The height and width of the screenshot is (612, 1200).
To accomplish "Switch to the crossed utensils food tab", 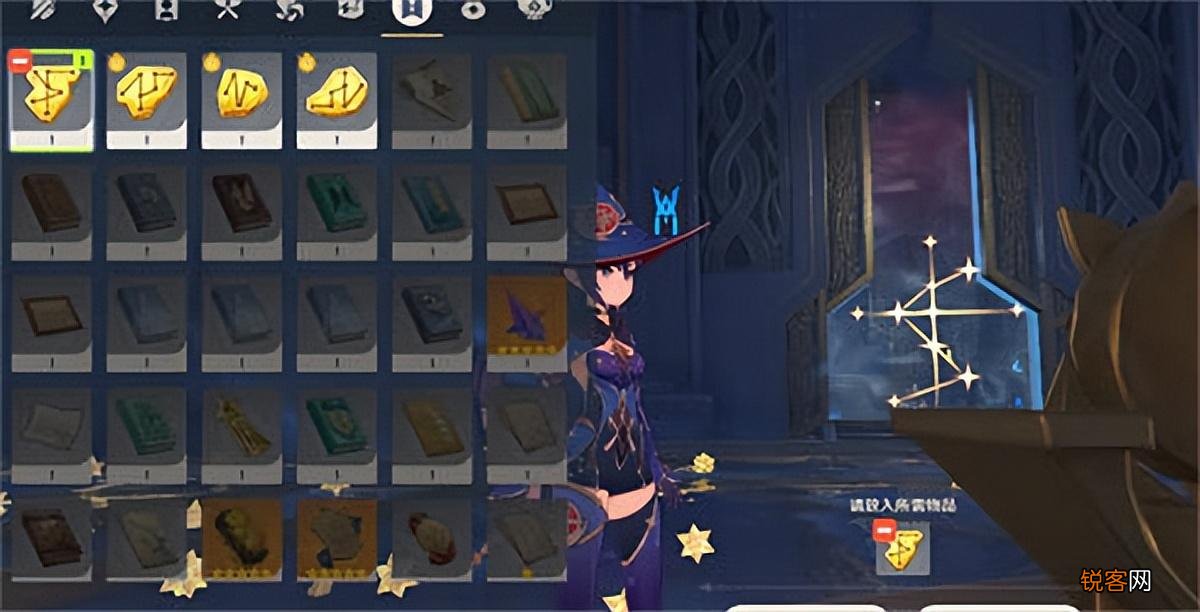I will 226,11.
